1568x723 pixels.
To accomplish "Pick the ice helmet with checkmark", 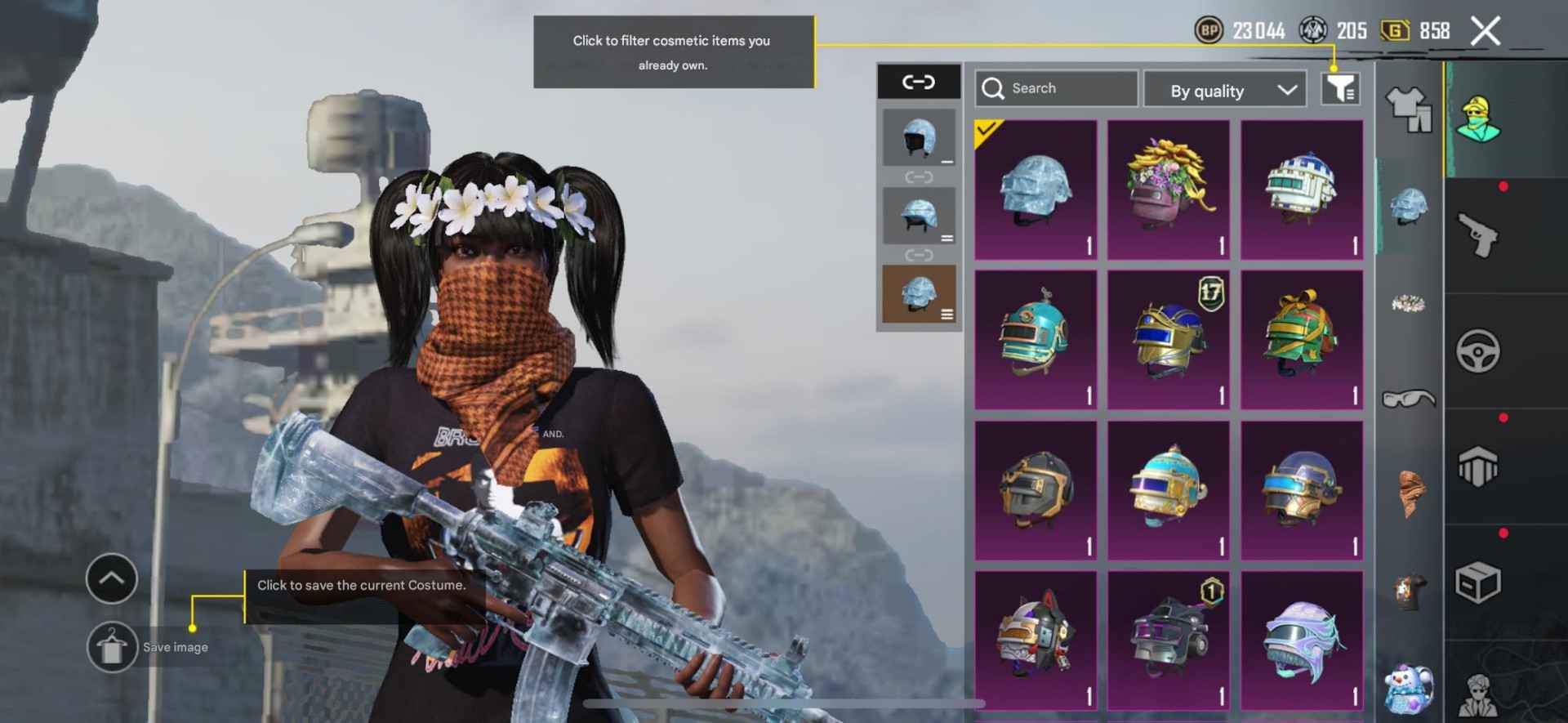I will click(x=1035, y=190).
